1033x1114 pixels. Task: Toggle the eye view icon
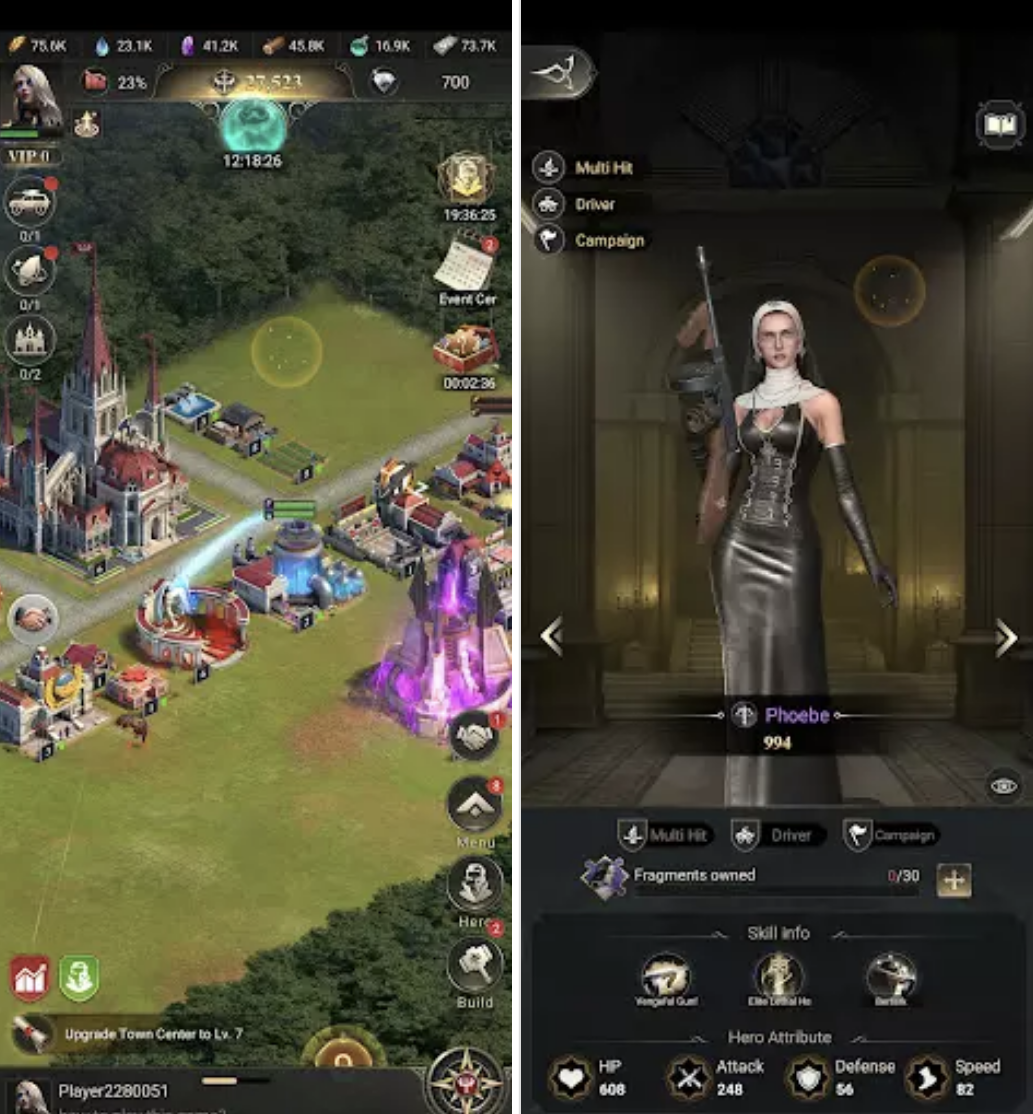(1004, 786)
